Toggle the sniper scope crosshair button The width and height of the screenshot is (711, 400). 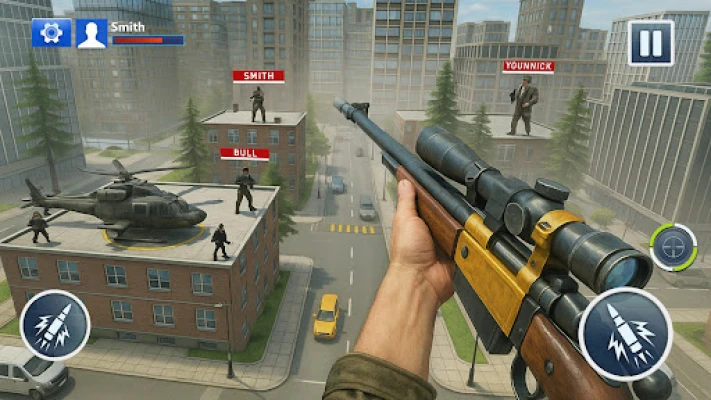click(673, 247)
